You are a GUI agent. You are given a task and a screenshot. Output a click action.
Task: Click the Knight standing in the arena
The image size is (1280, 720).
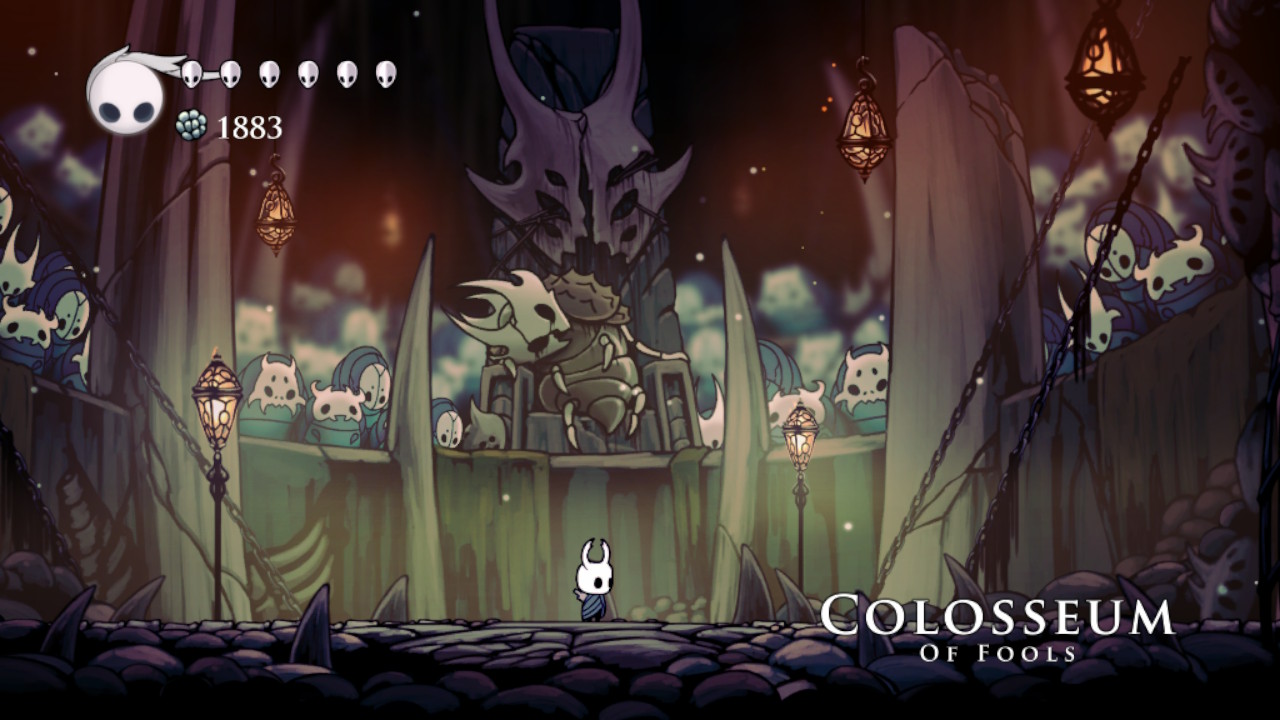(593, 580)
